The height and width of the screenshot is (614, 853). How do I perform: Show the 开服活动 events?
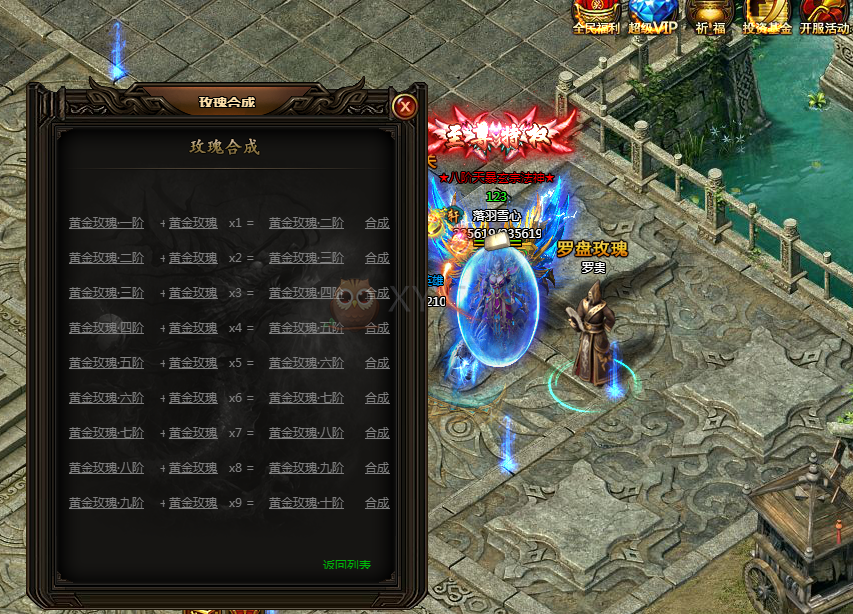(824, 16)
